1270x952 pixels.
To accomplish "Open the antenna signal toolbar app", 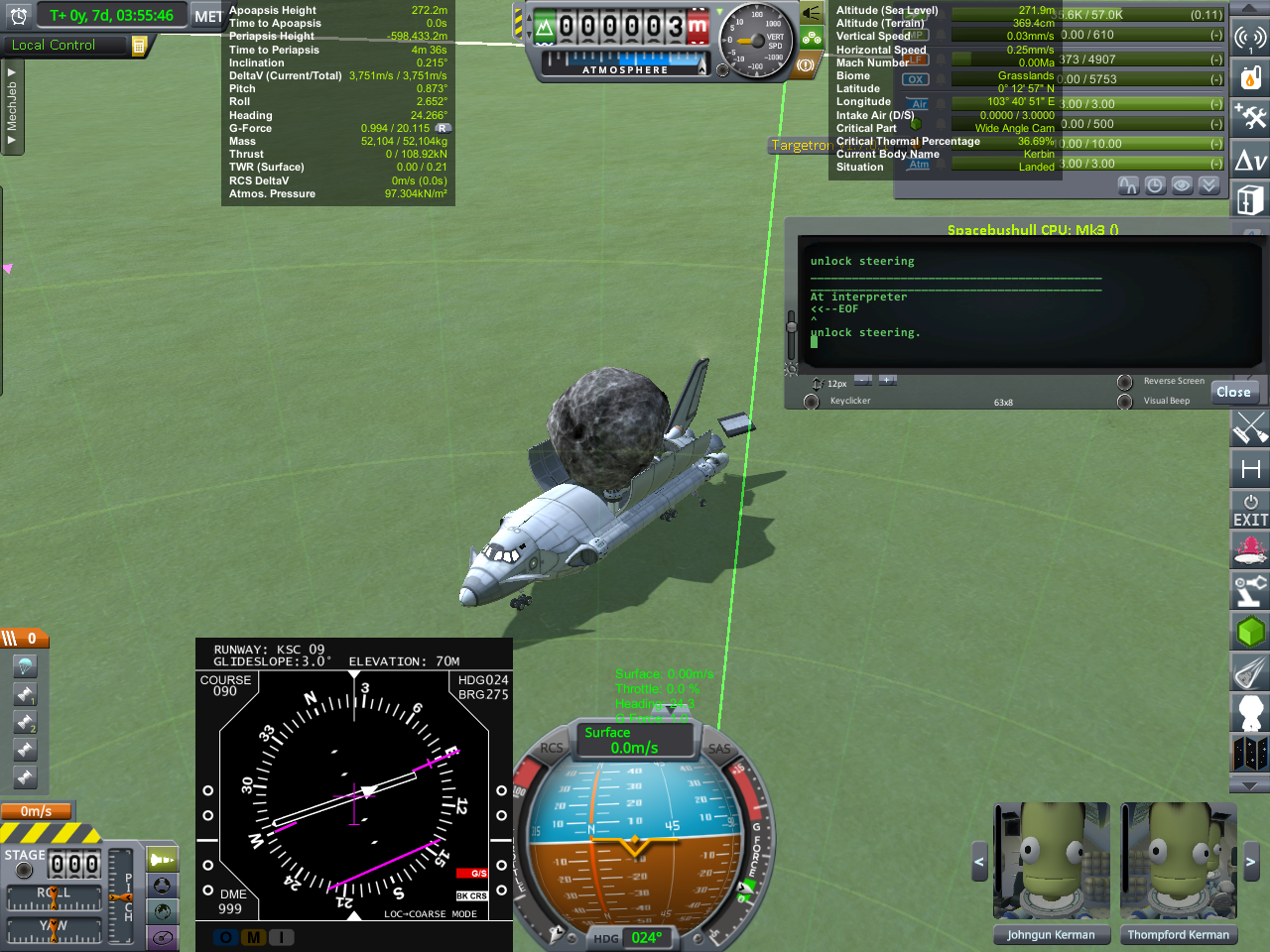I will coord(1250,38).
